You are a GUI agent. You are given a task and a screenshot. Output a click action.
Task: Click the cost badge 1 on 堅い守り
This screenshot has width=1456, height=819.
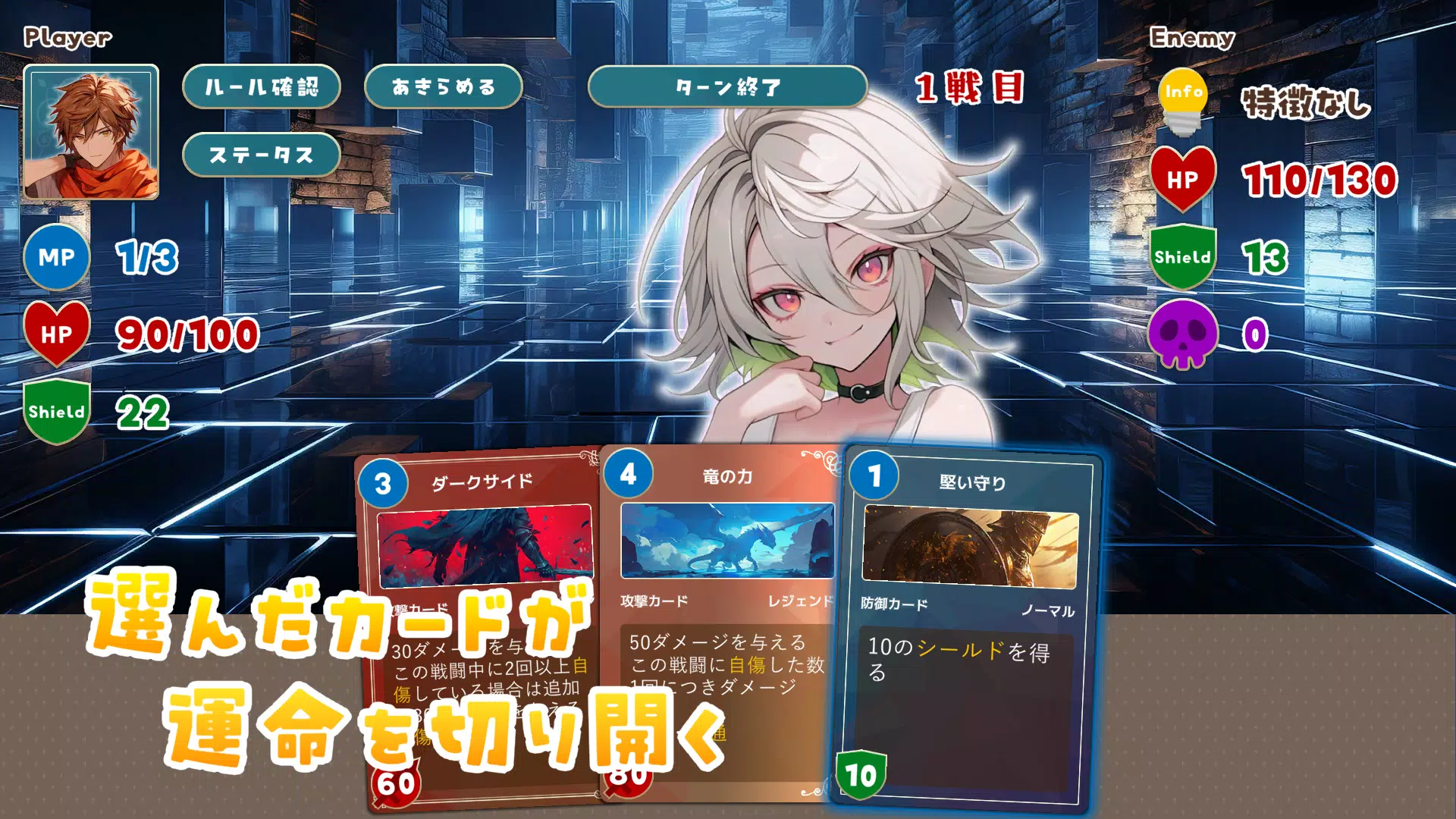pyautogui.click(x=874, y=476)
